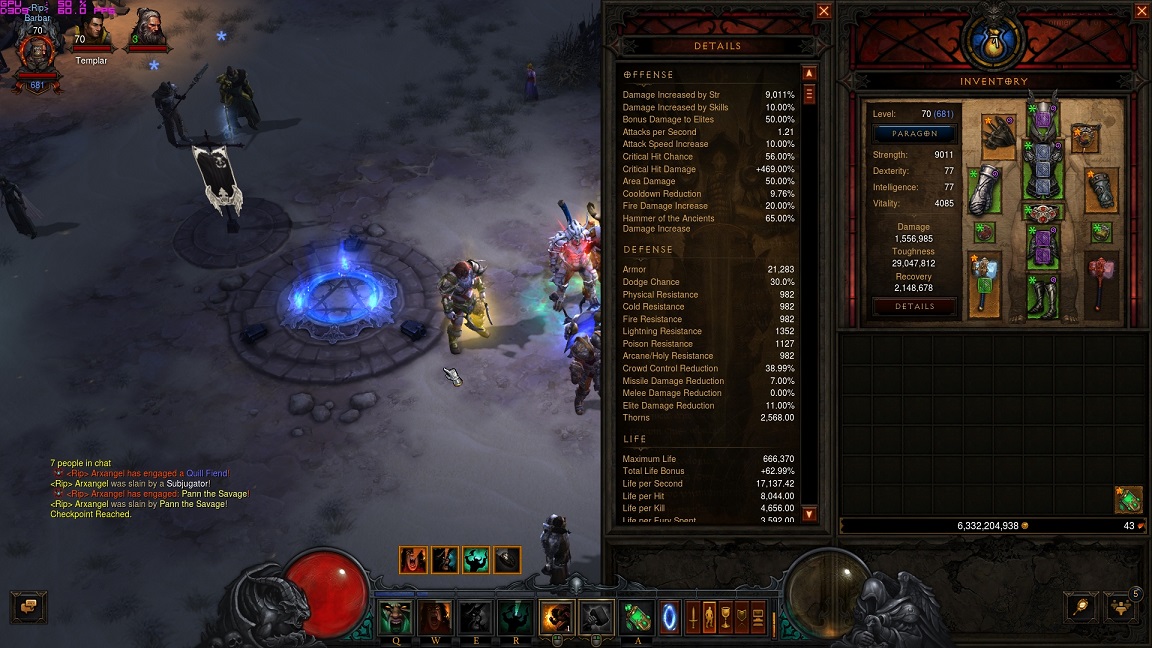This screenshot has height=648, width=1152.
Task: Open the Paragon points panel
Action: 916,134
